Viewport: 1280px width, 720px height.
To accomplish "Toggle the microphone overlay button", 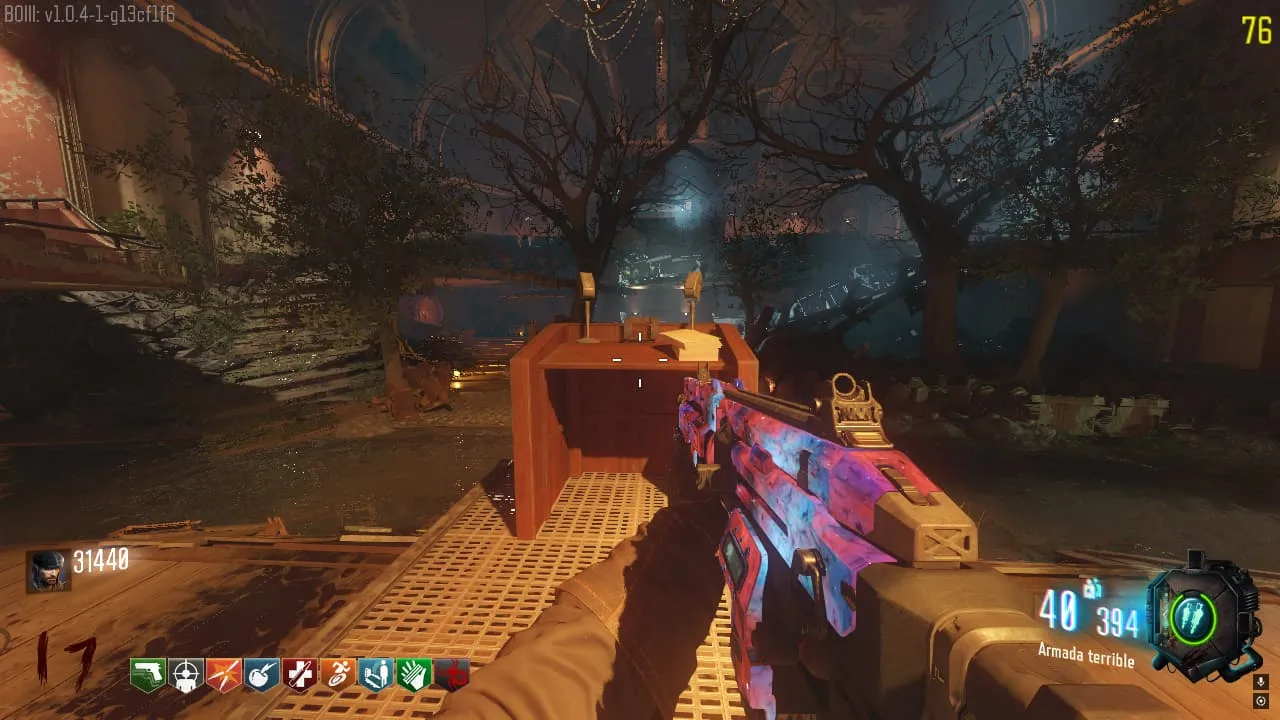I will coord(1260,682).
